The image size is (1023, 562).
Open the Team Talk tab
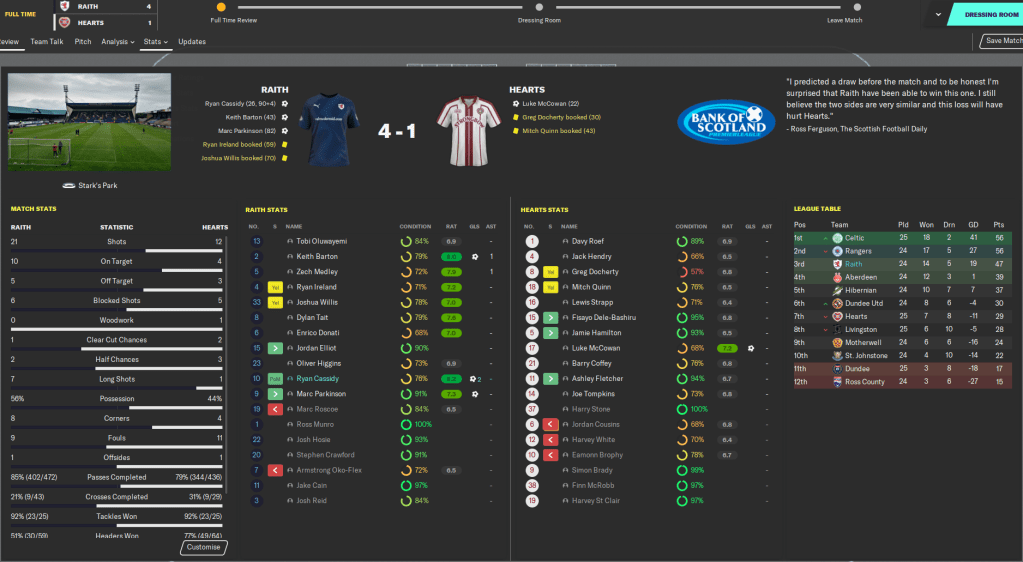47,42
